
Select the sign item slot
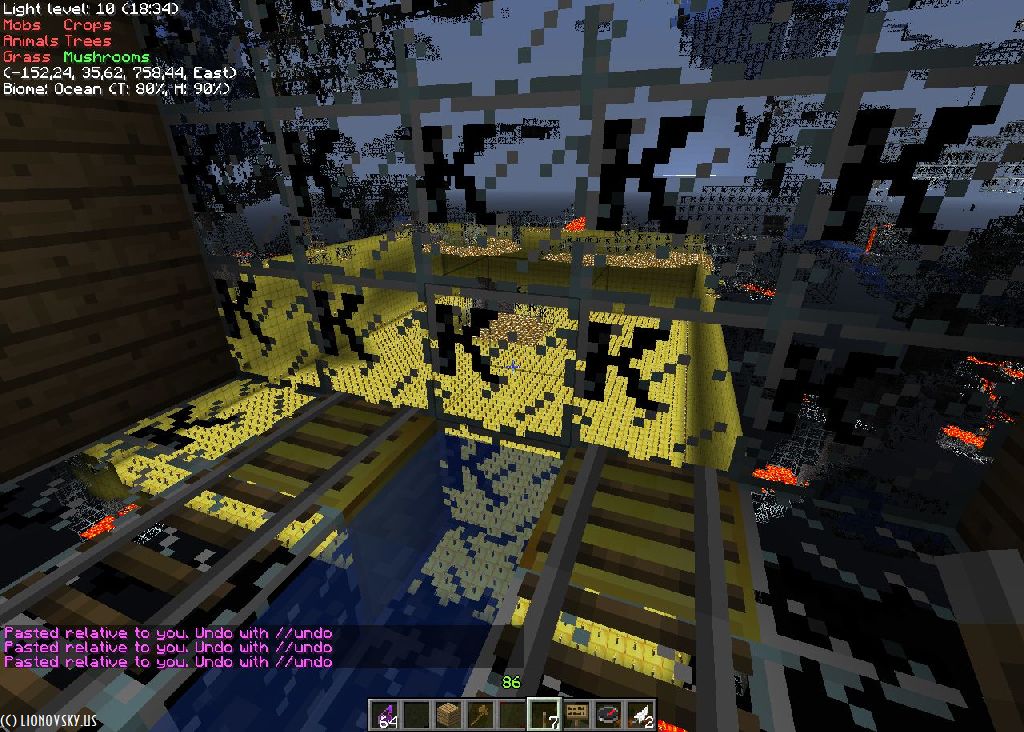click(577, 715)
